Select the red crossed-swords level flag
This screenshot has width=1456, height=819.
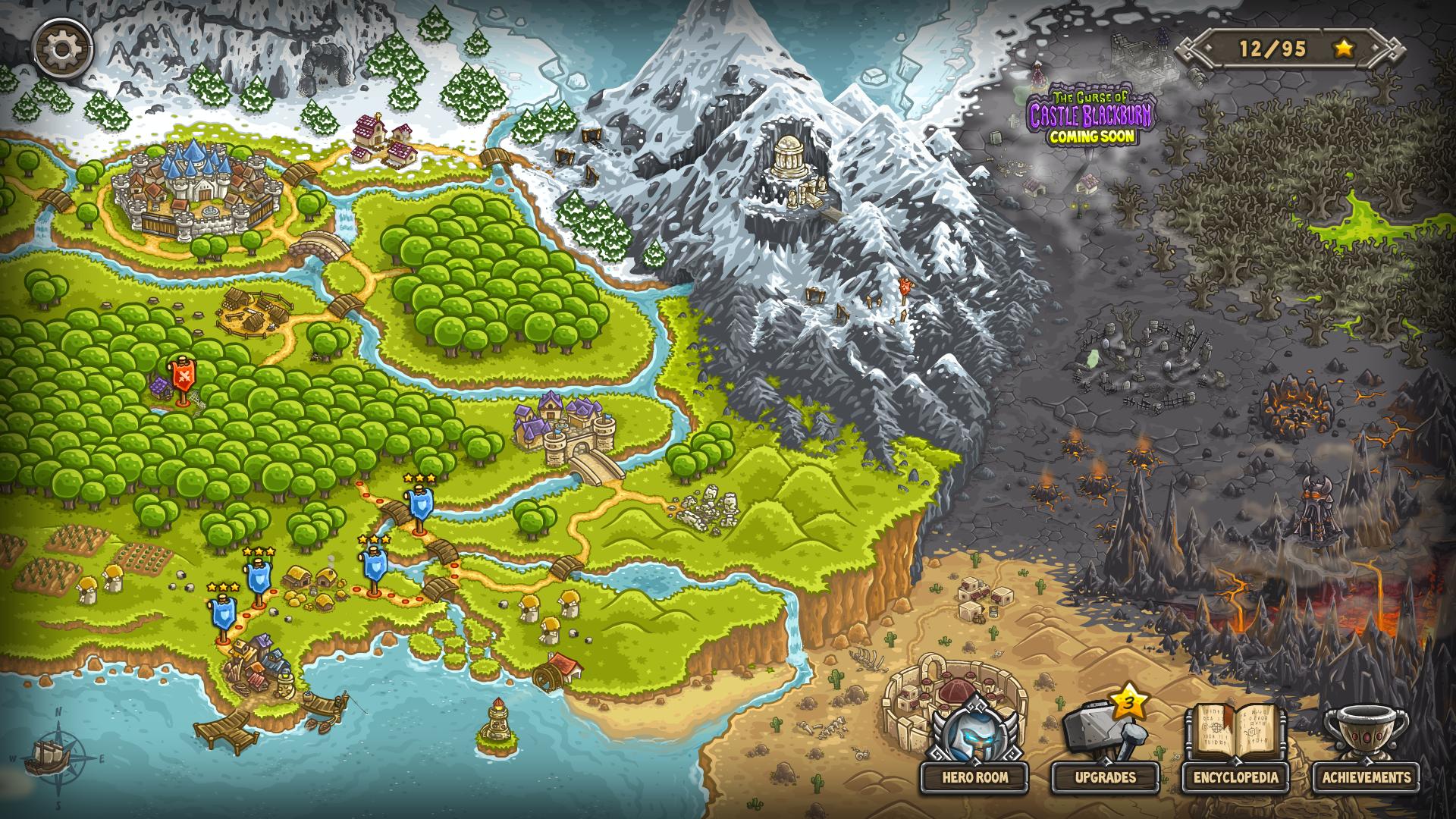[182, 377]
